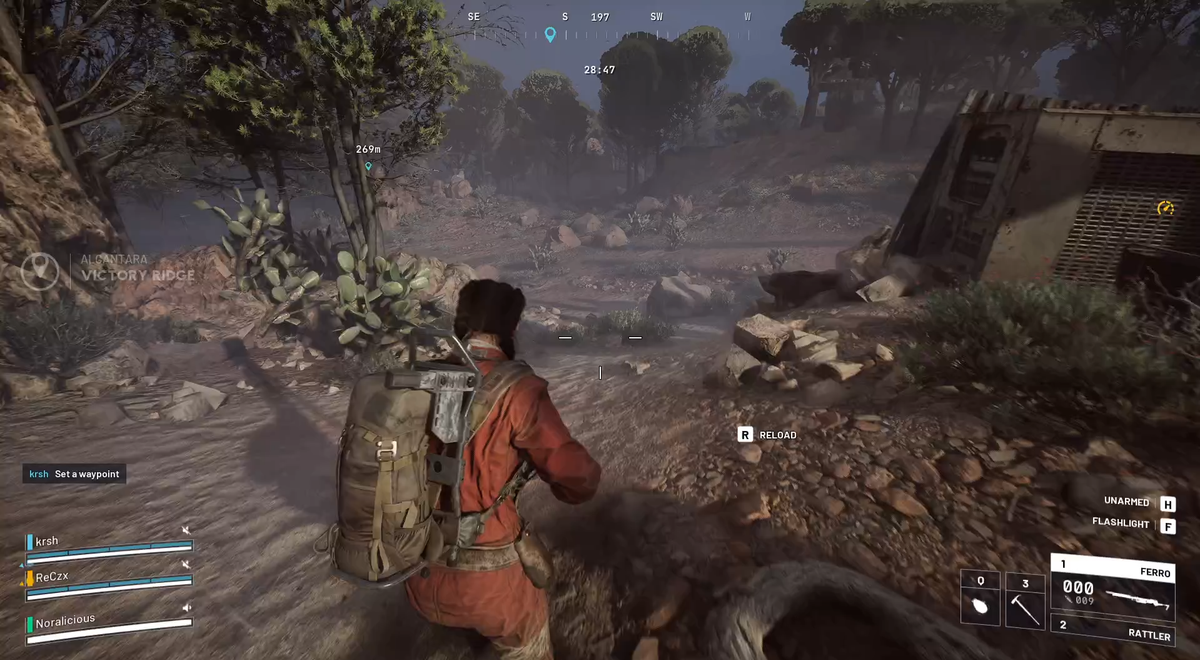This screenshot has height=660, width=1200.
Task: Select squad member Noralicious's name
Action: pos(66,620)
